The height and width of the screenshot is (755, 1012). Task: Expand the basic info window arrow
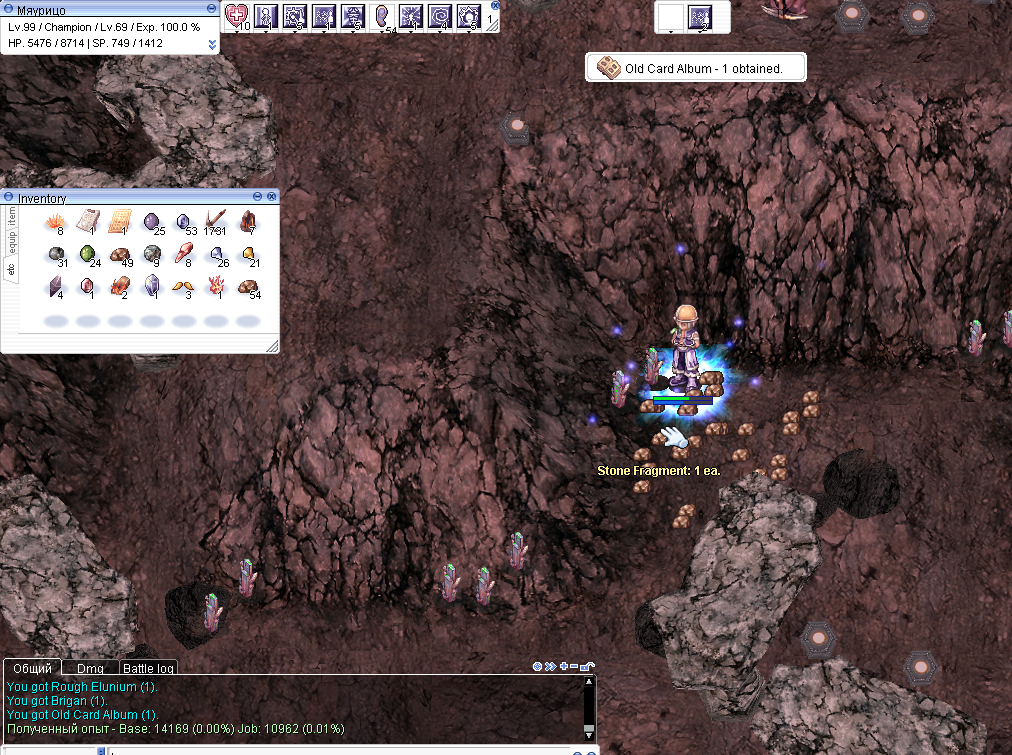212,44
